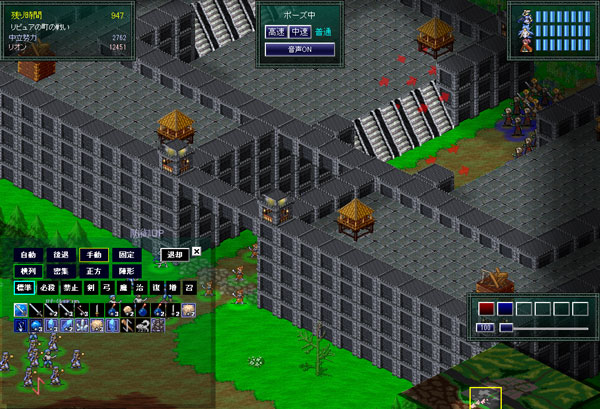Set game speed to 高速
Image resolution: width=600 pixels, height=409 pixels.
(x=276, y=32)
